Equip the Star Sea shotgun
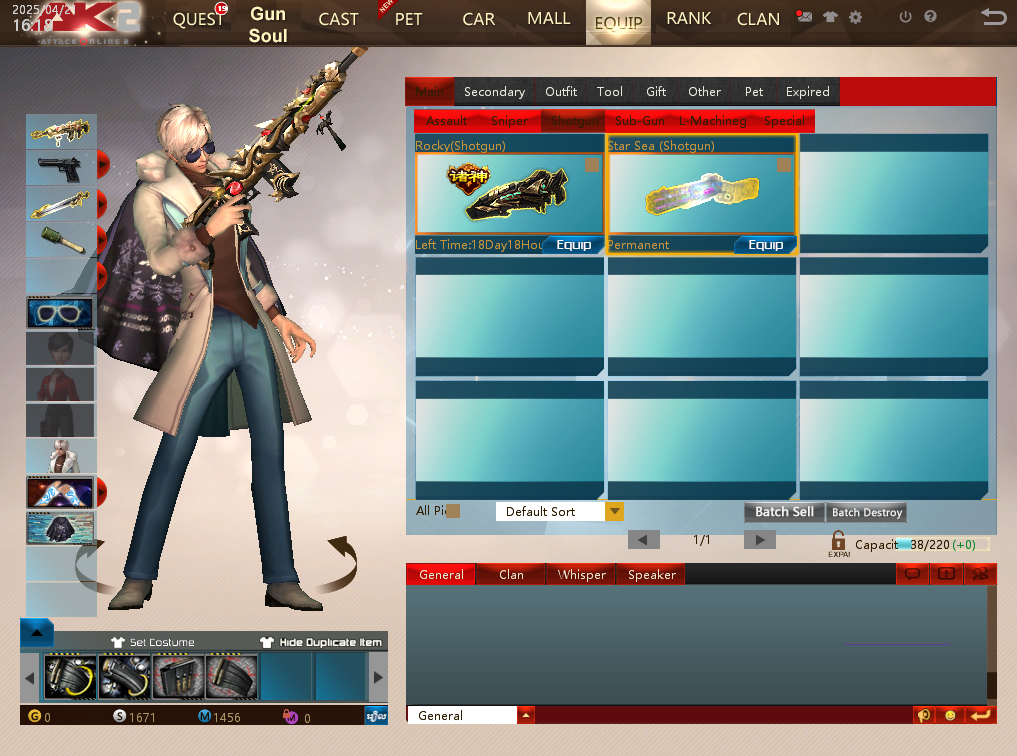The image size is (1017, 756). point(765,245)
